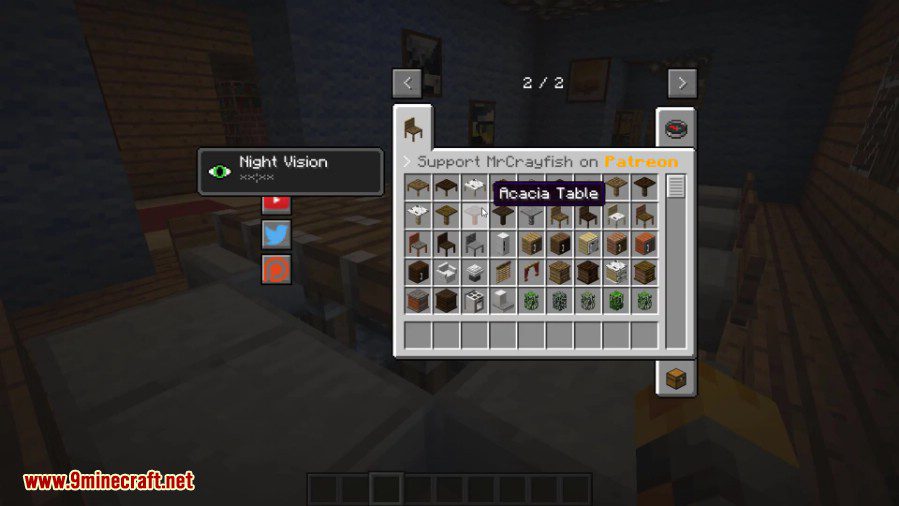Switch to the chest survival inventory tab
The image size is (899, 506).
676,377
